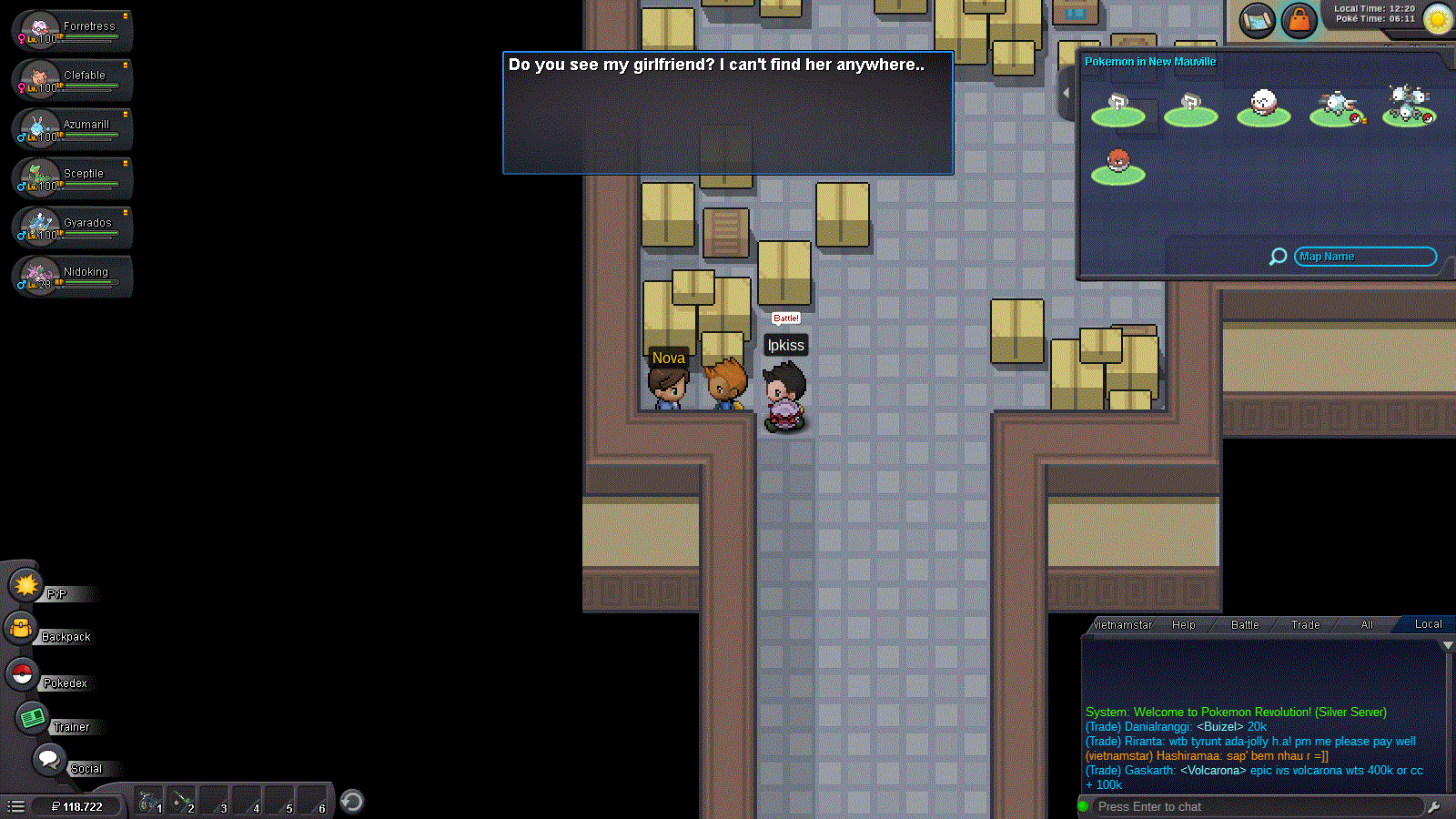Open chat settings with the wrench icon
1456x819 pixels.
point(1434,806)
